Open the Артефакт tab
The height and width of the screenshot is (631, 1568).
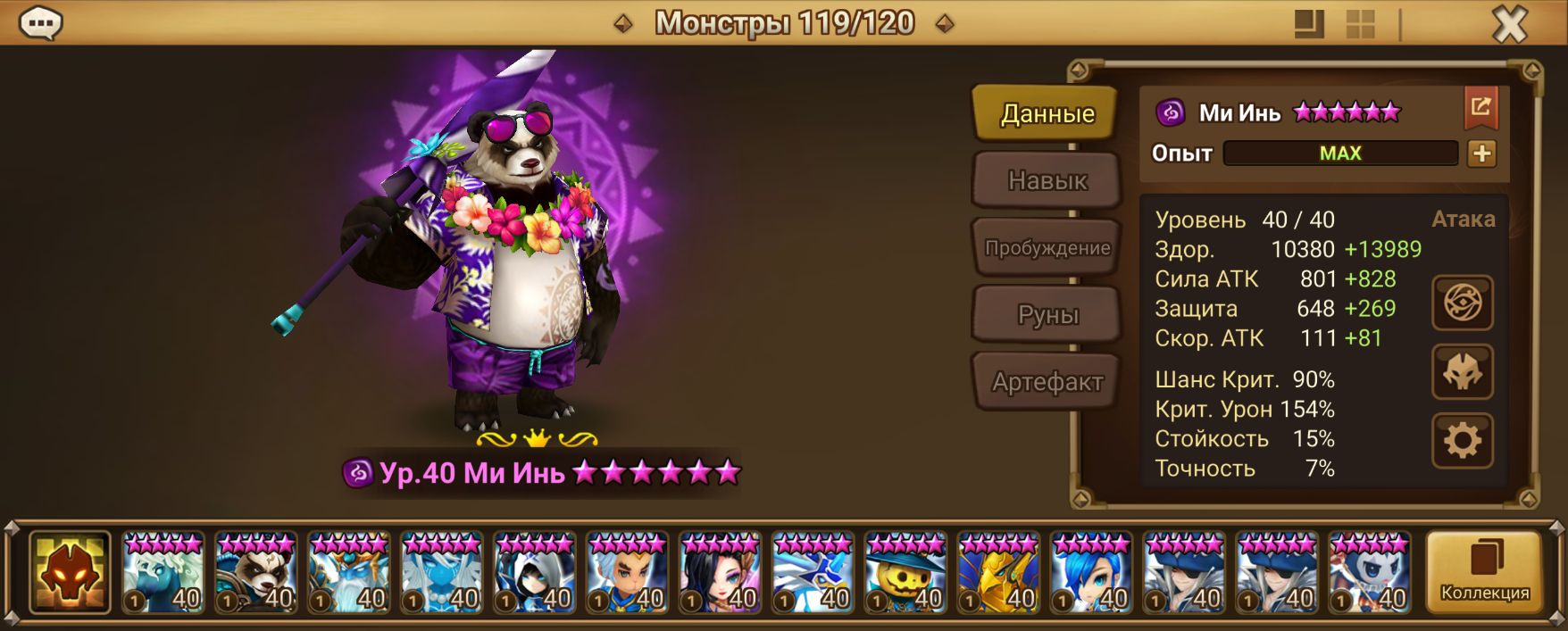(1047, 382)
